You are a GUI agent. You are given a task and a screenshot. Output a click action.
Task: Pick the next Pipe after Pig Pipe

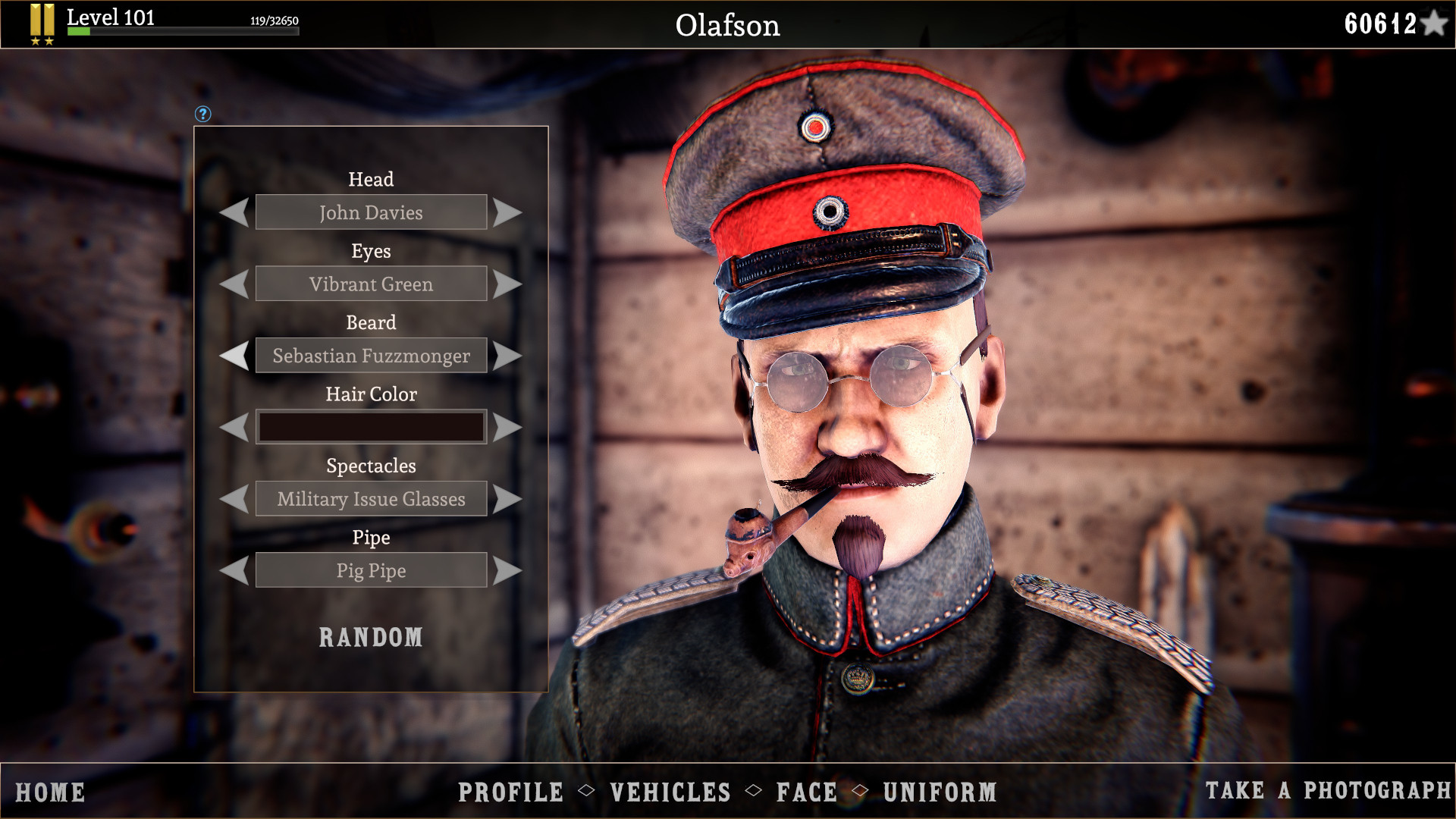tap(507, 570)
